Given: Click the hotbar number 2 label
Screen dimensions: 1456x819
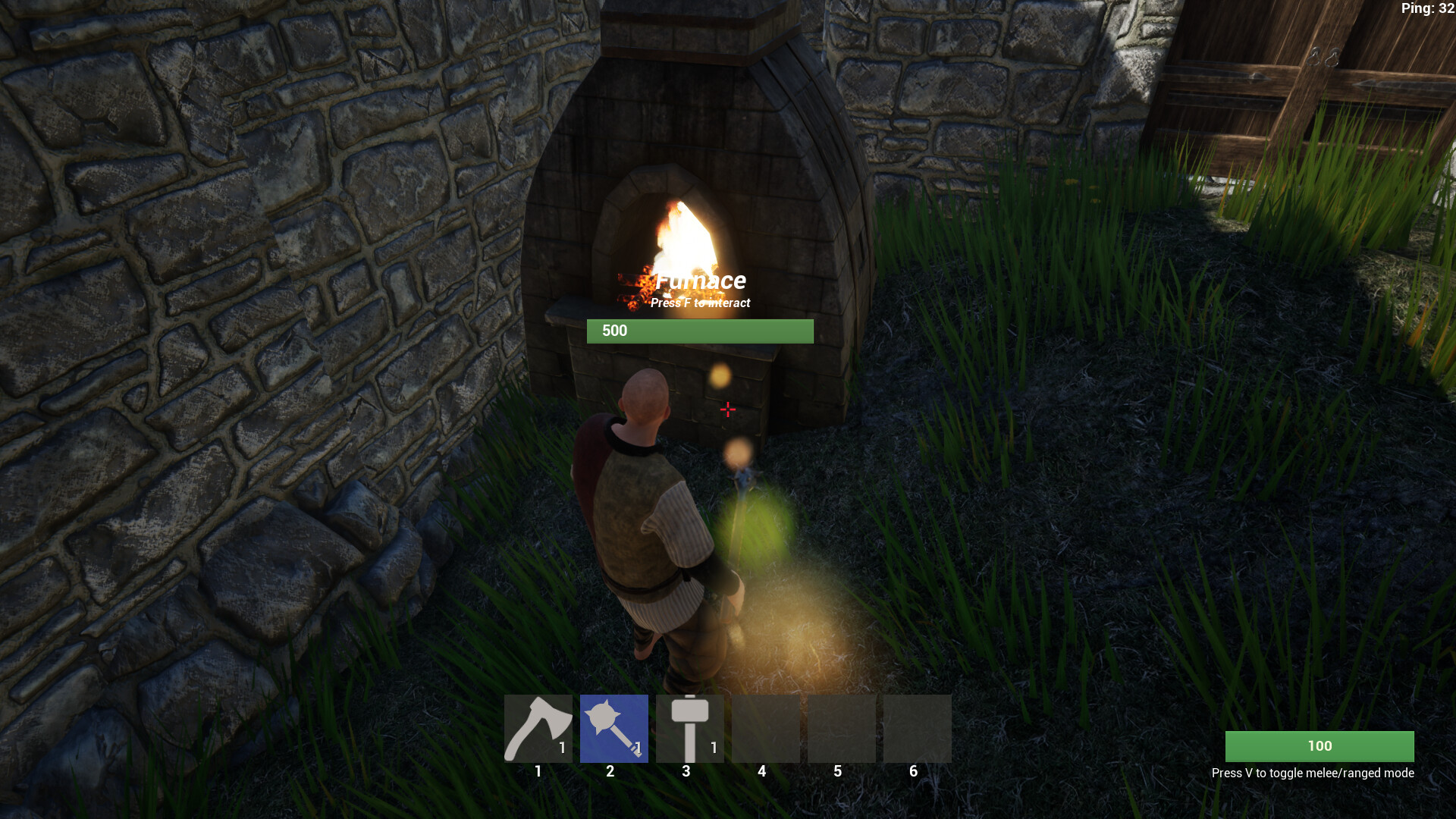Looking at the screenshot, I should [x=610, y=770].
